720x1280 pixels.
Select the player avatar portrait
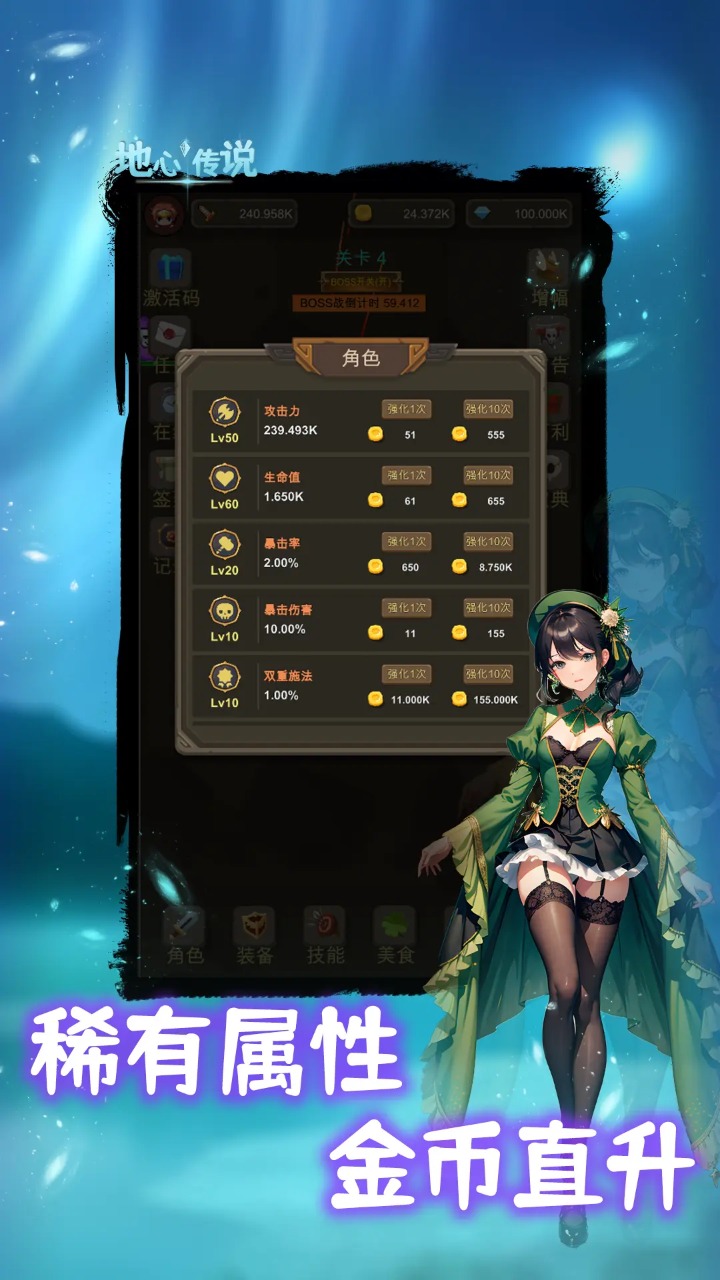click(164, 213)
